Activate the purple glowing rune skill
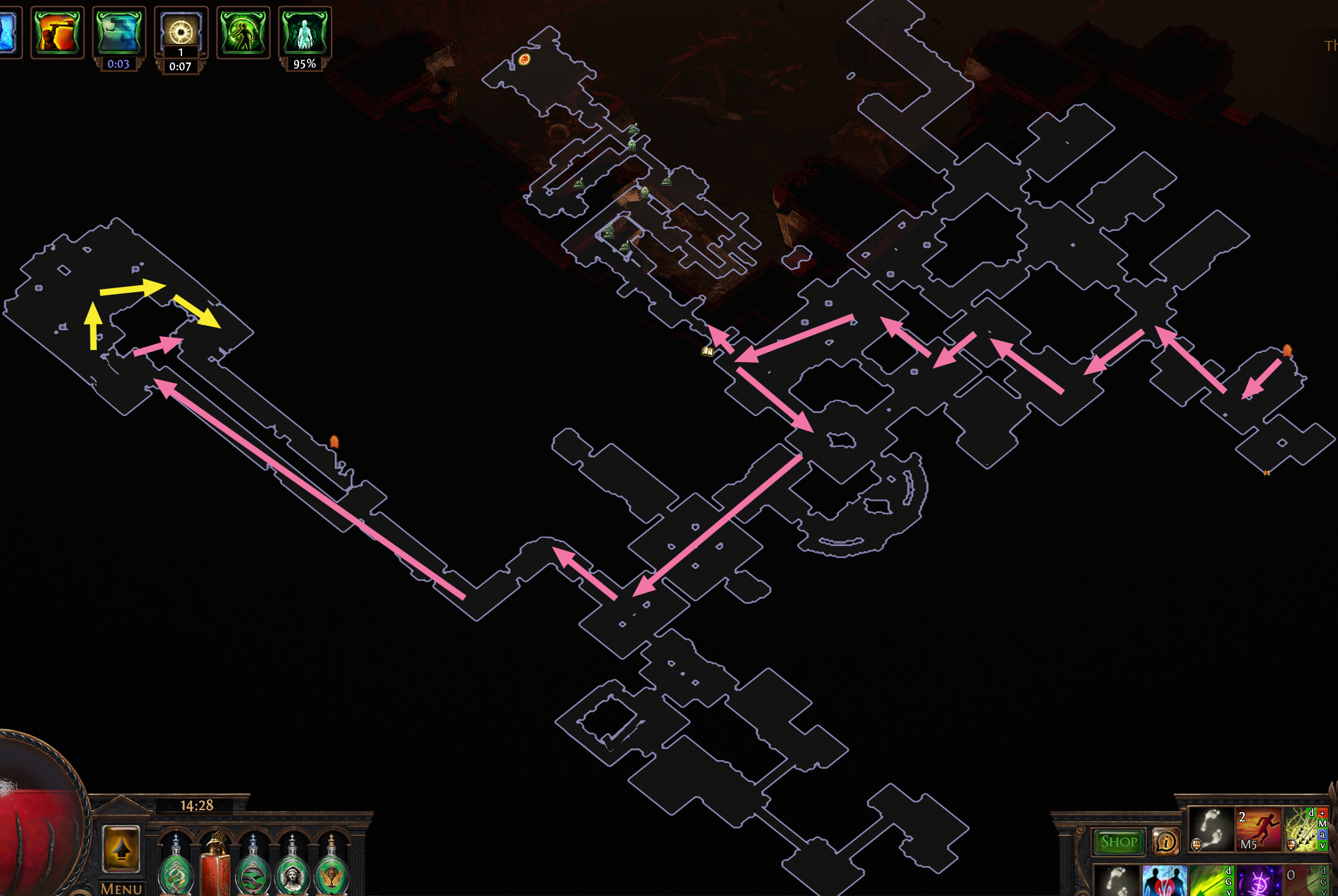1338x896 pixels. [1258, 881]
